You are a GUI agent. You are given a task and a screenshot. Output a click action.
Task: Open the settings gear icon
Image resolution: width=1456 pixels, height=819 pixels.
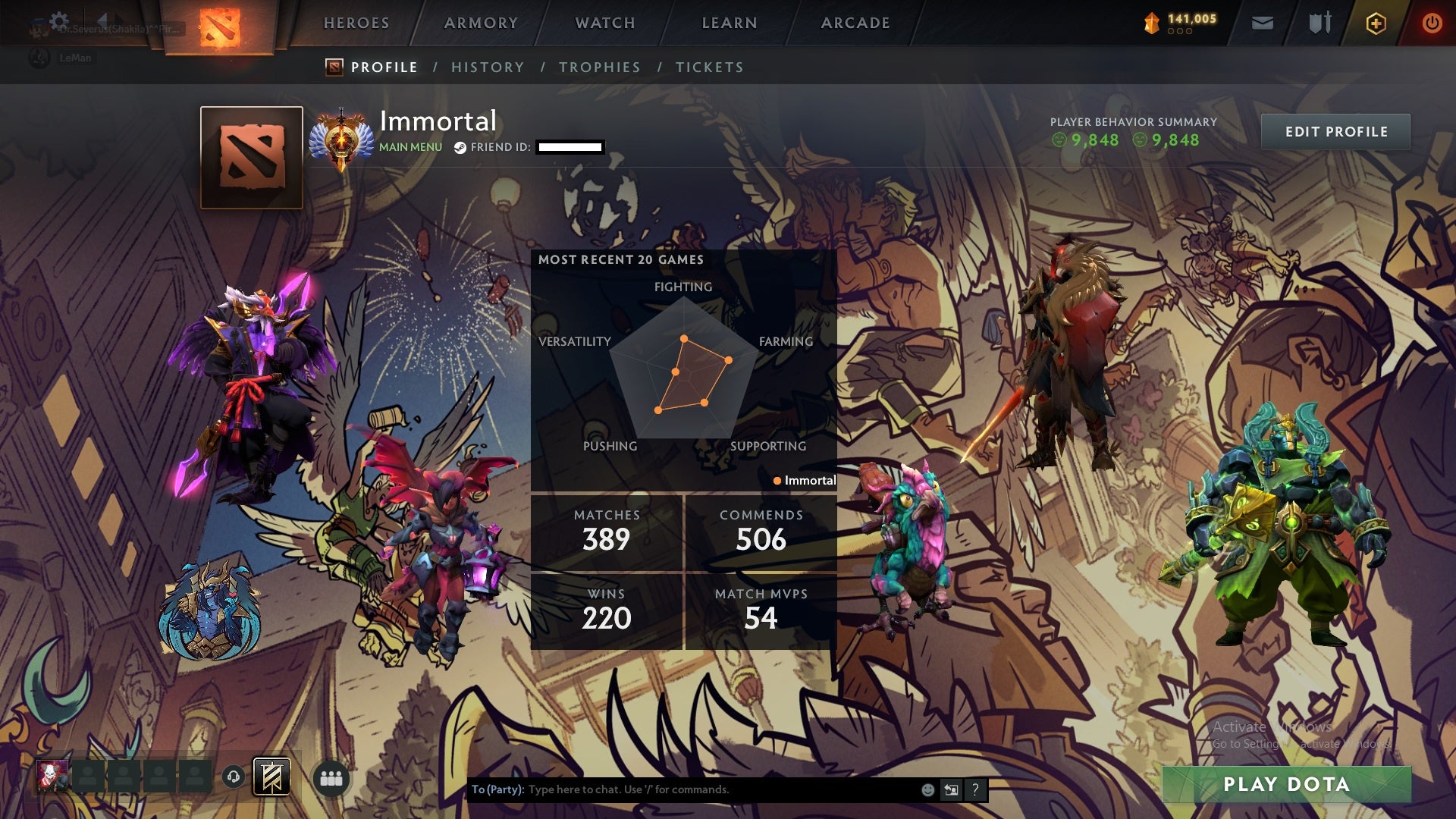(58, 20)
